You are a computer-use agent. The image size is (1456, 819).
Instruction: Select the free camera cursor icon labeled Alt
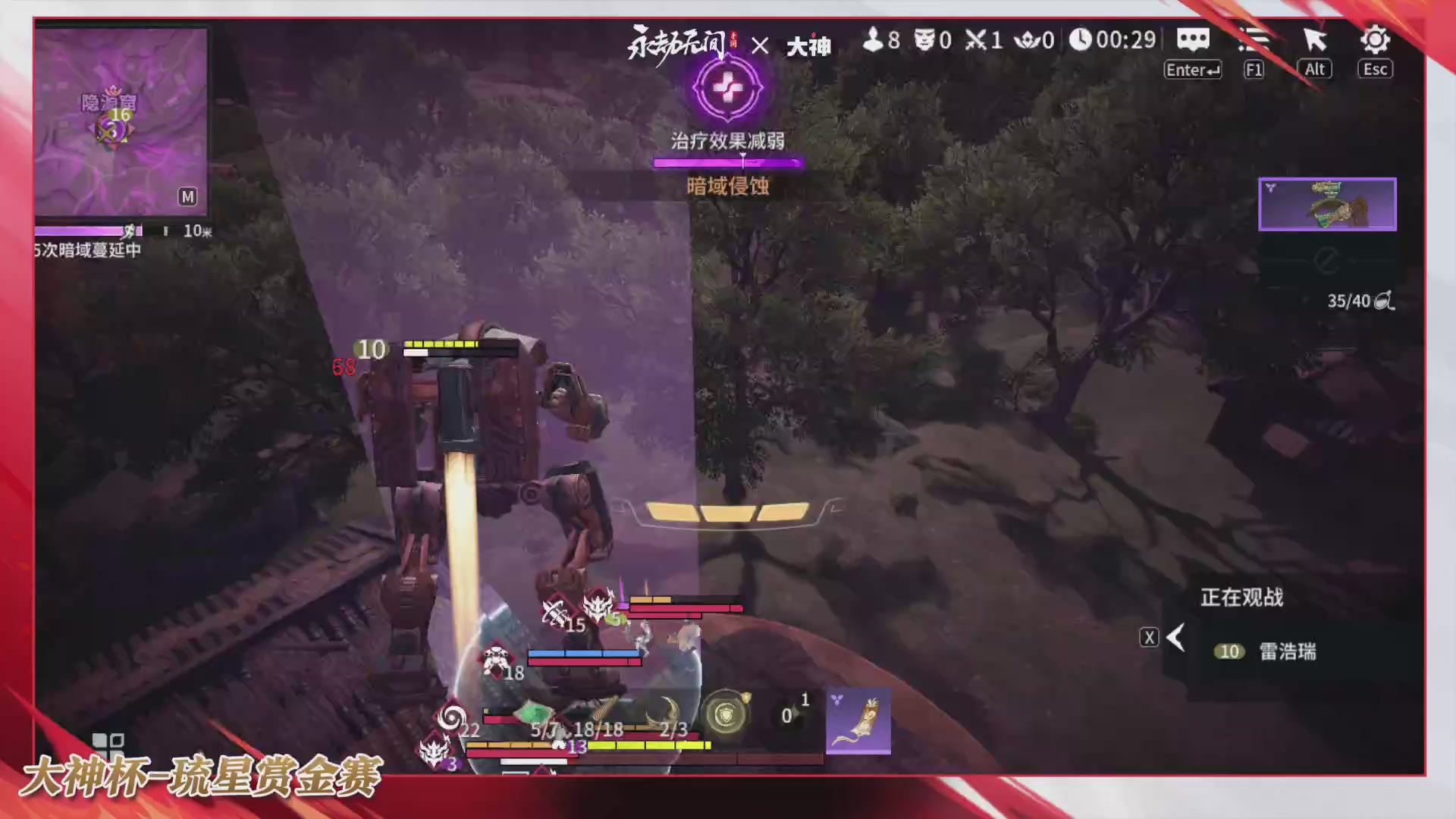click(1314, 38)
